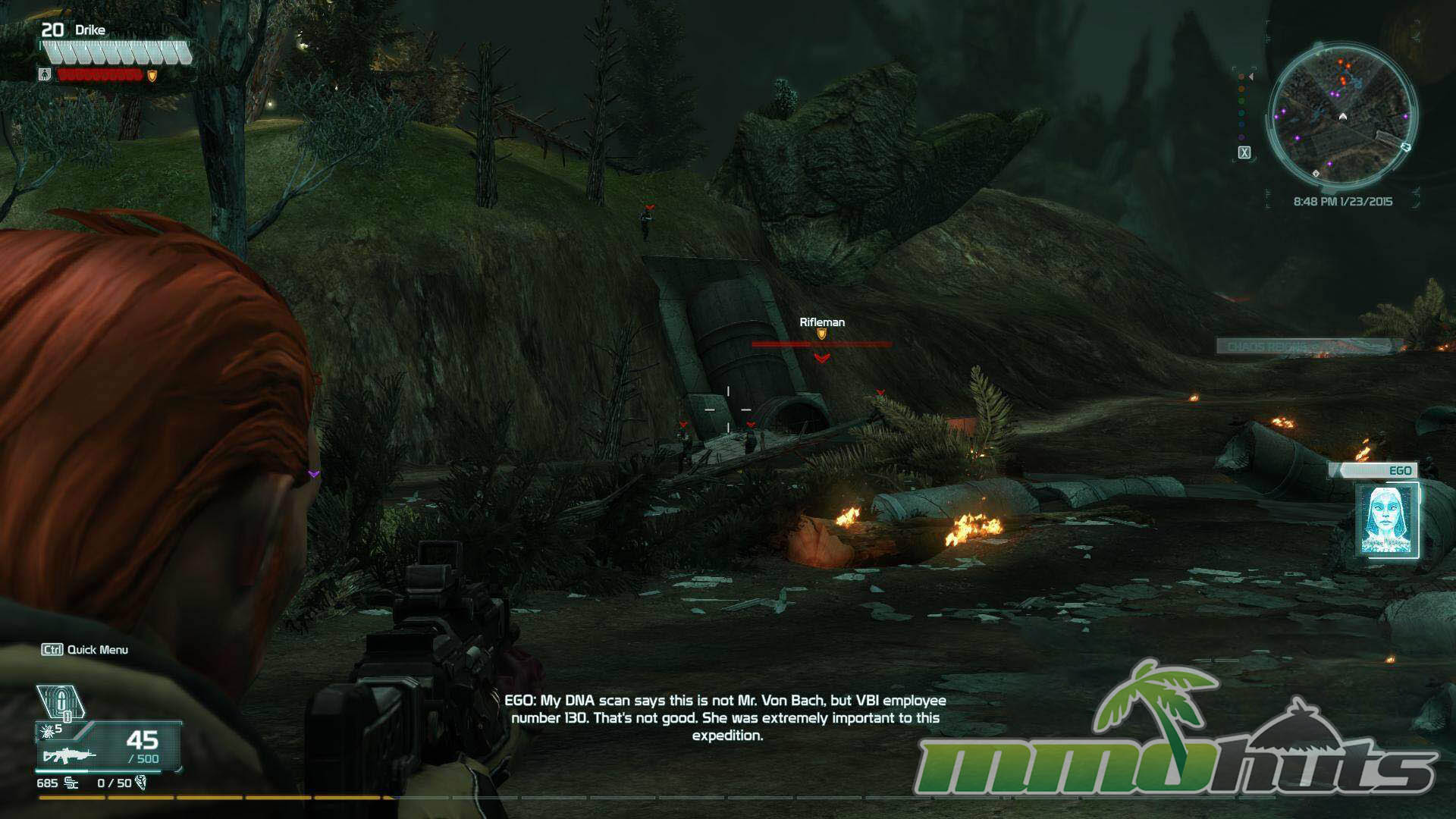1456x819 pixels.
Task: Select the EGO hologram portrait
Action: (1386, 521)
